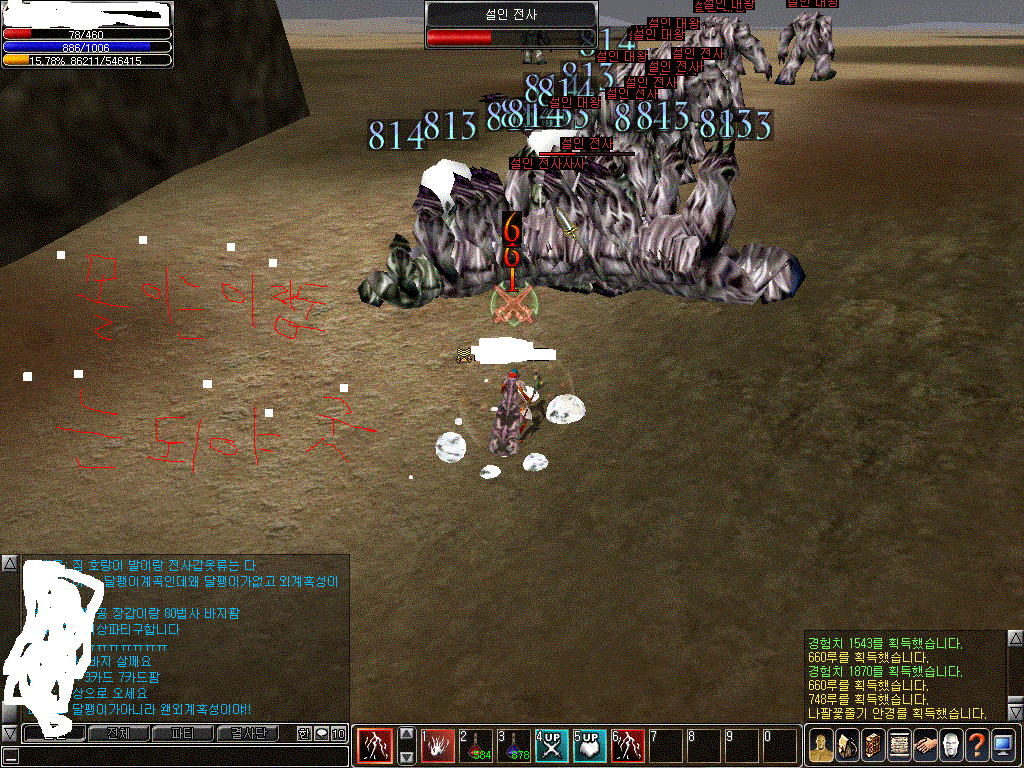Open system options via the monitor icon

coord(1002,745)
